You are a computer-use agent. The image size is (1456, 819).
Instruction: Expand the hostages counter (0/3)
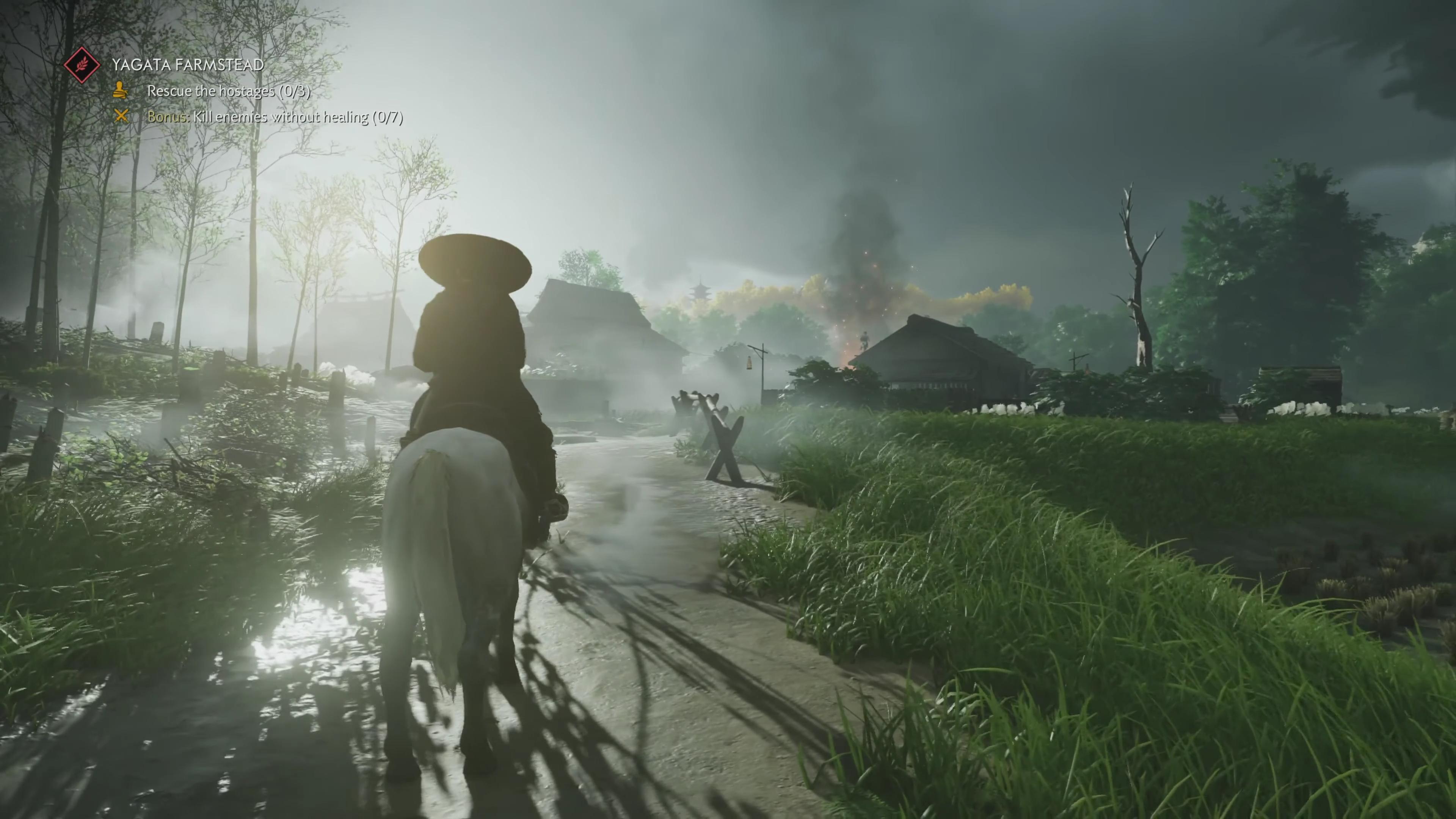pyautogui.click(x=296, y=91)
